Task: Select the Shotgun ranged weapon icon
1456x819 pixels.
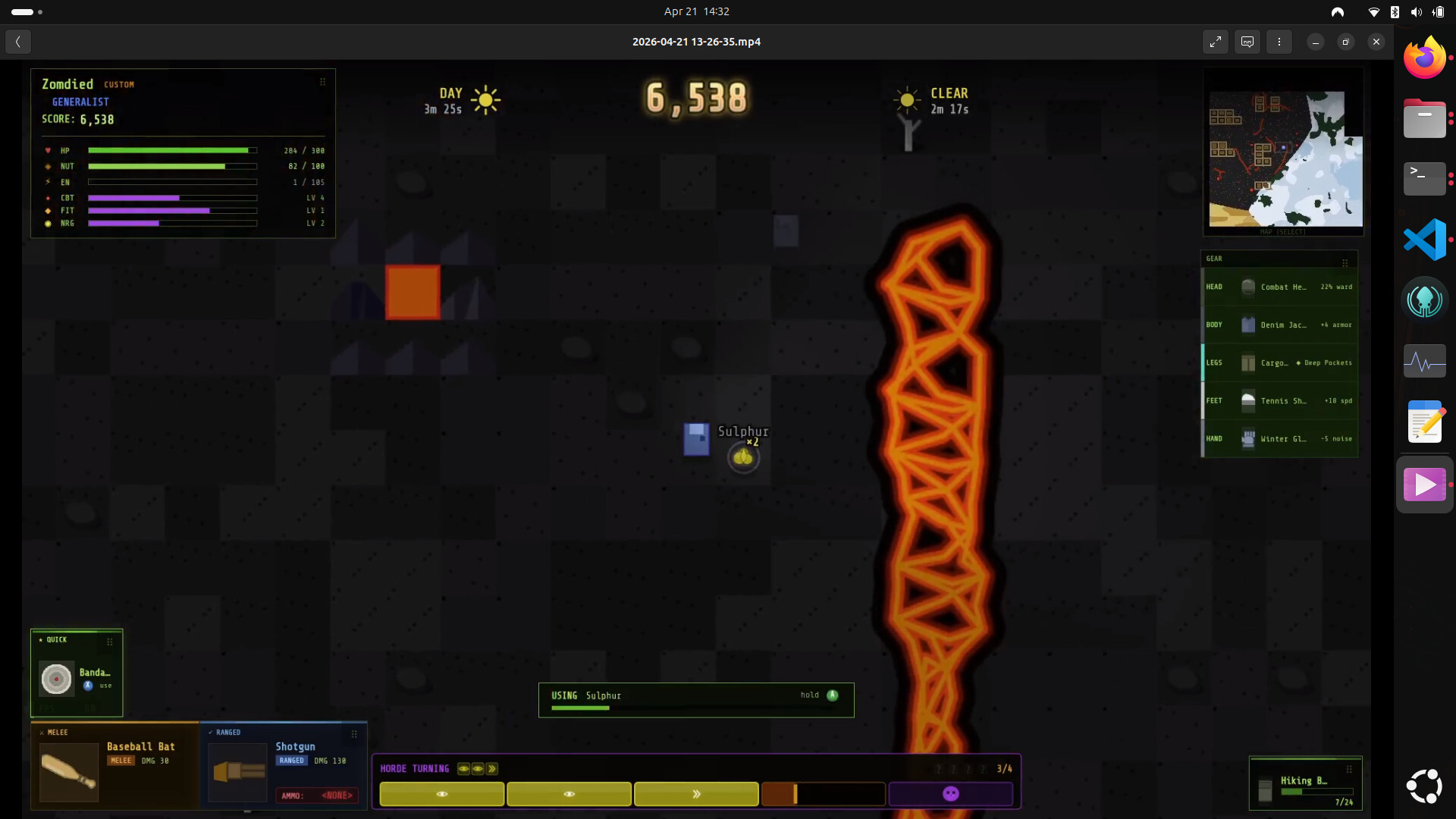Action: click(237, 772)
